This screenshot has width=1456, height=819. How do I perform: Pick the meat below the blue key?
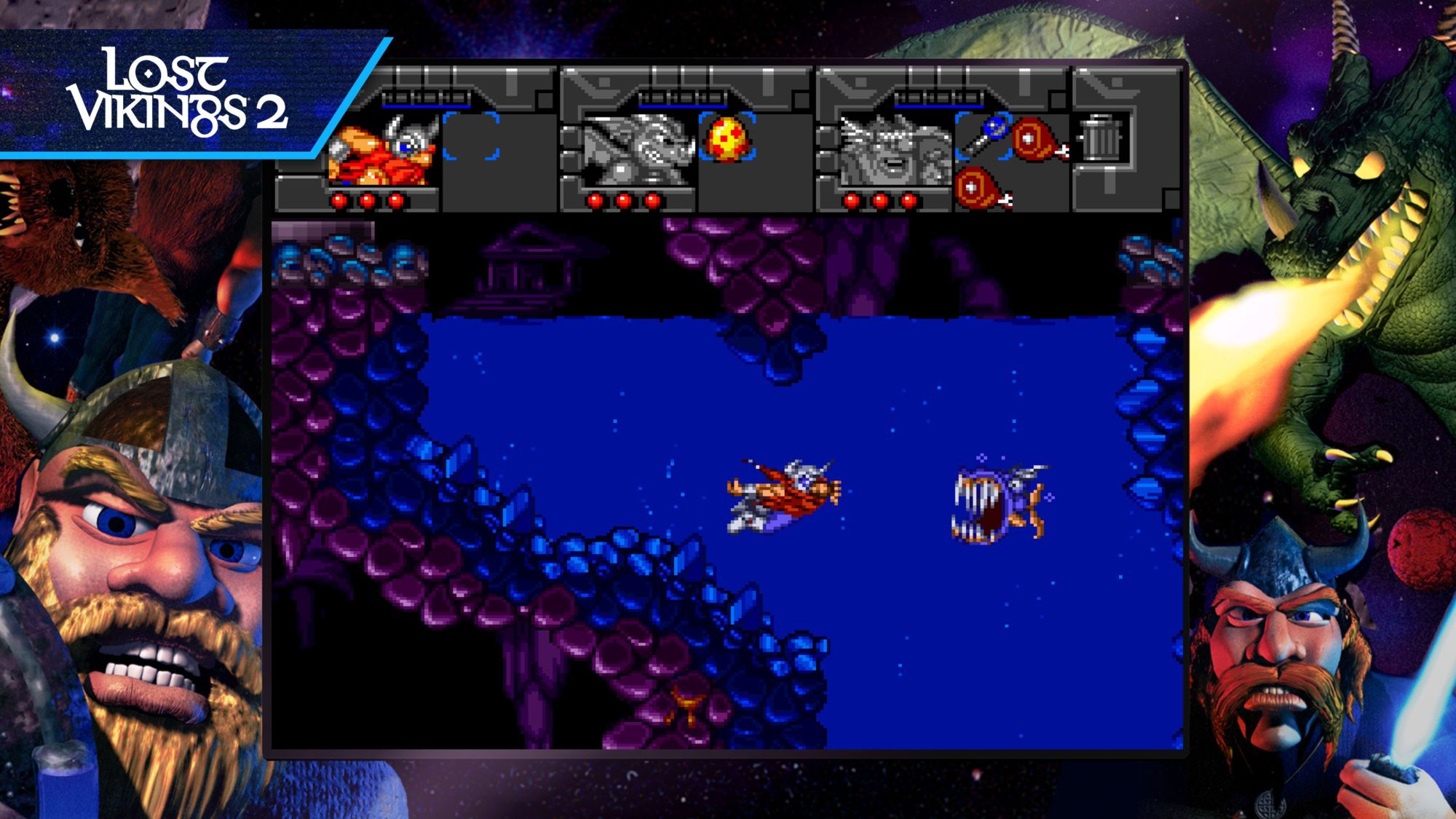click(981, 188)
